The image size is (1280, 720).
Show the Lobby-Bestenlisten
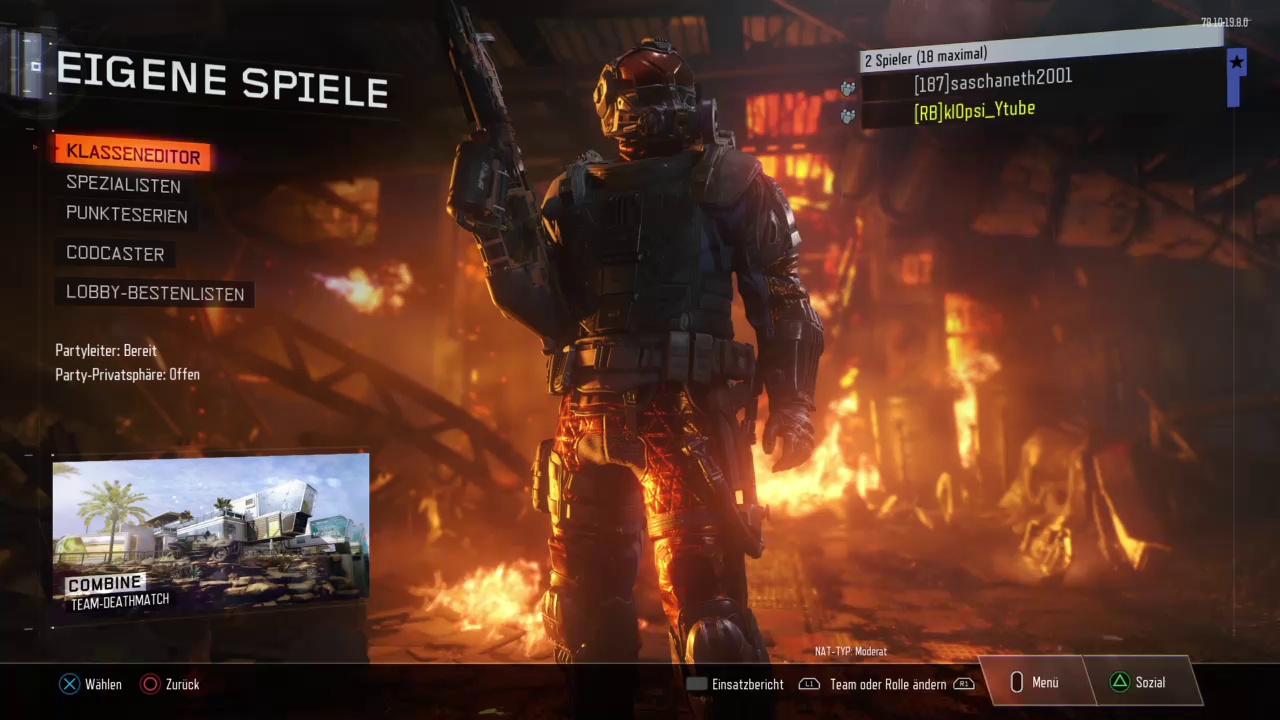tap(155, 294)
